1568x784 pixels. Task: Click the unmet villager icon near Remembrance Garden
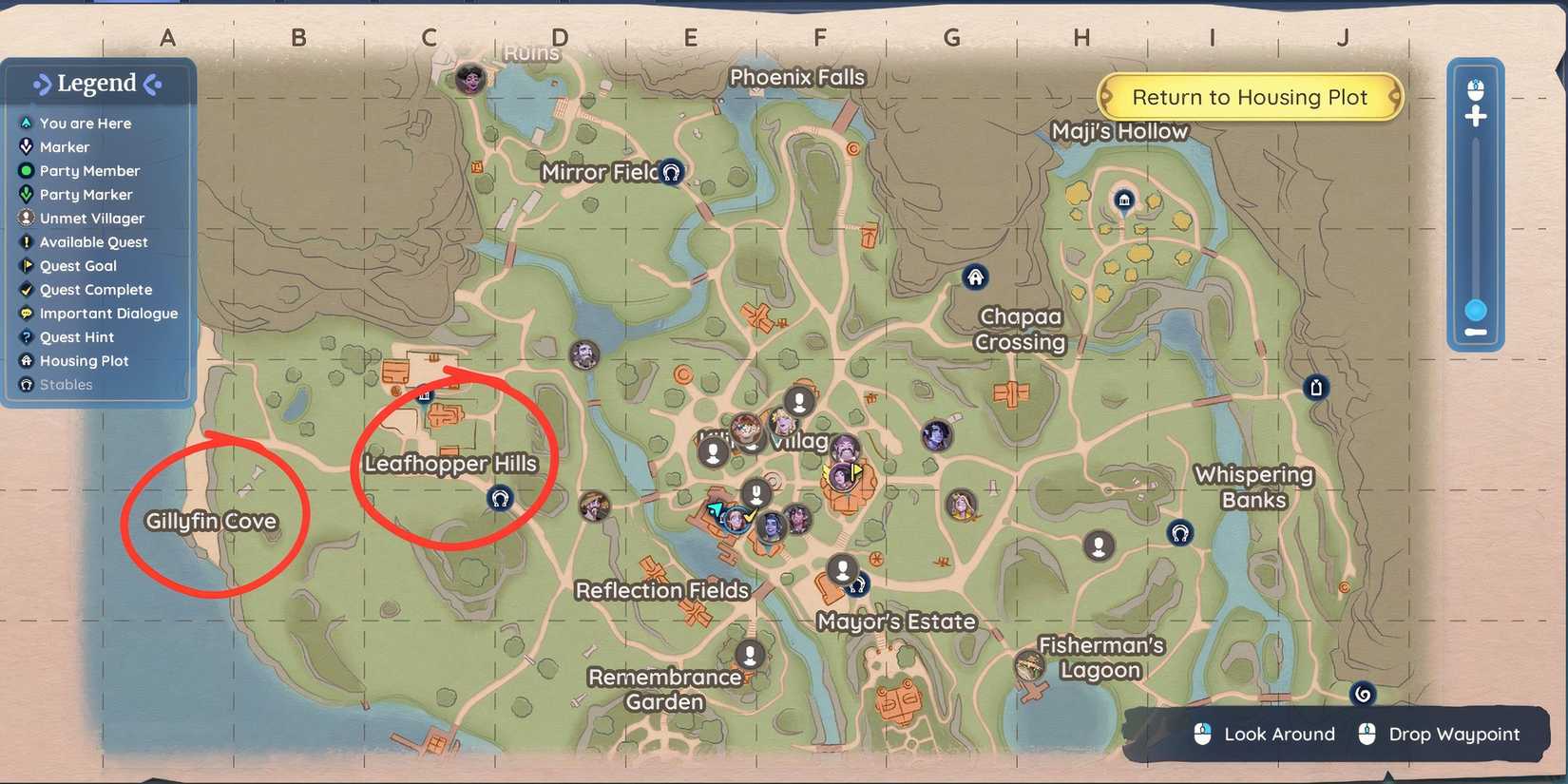(x=752, y=655)
